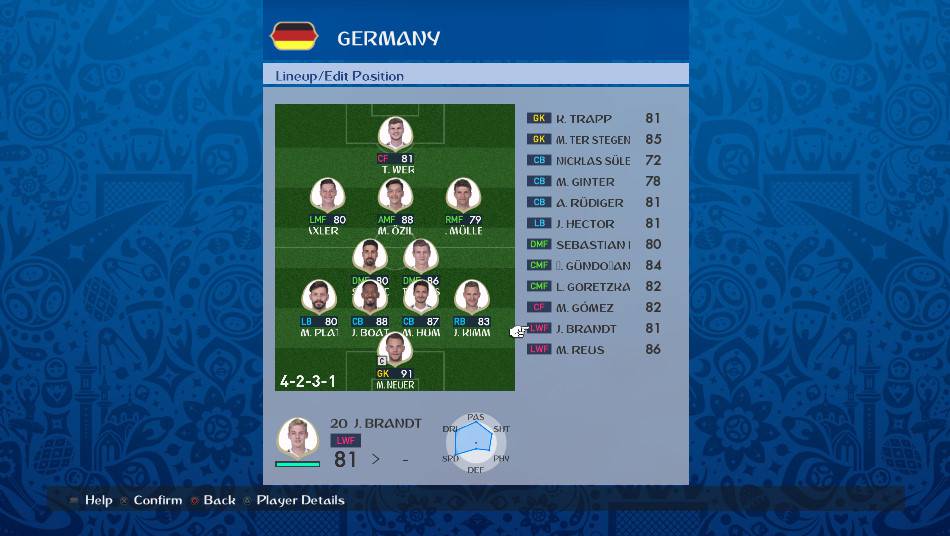Select the CF T. Werner on the pitch

pyautogui.click(x=395, y=136)
